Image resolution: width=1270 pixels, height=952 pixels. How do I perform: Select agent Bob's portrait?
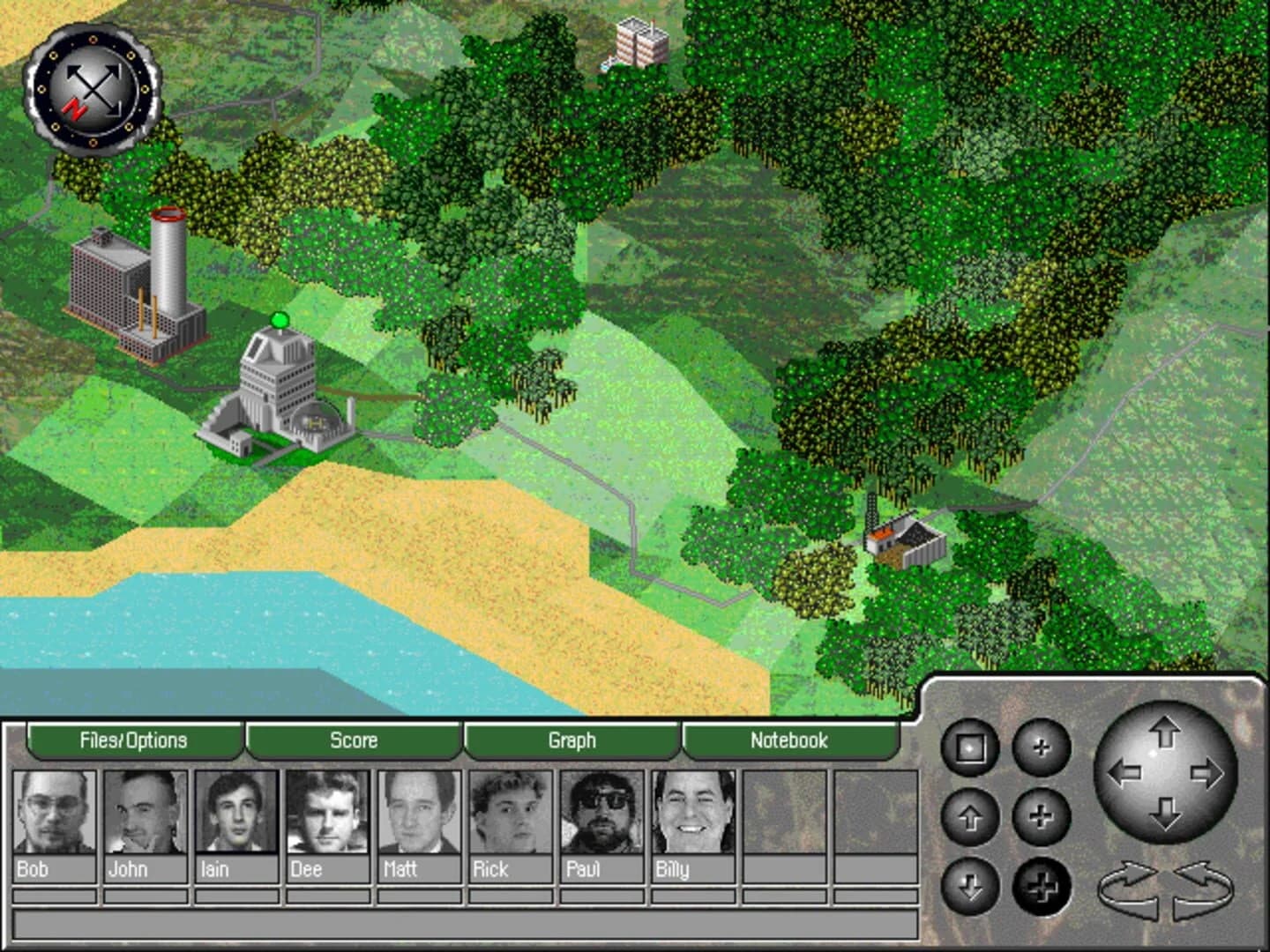(51, 815)
